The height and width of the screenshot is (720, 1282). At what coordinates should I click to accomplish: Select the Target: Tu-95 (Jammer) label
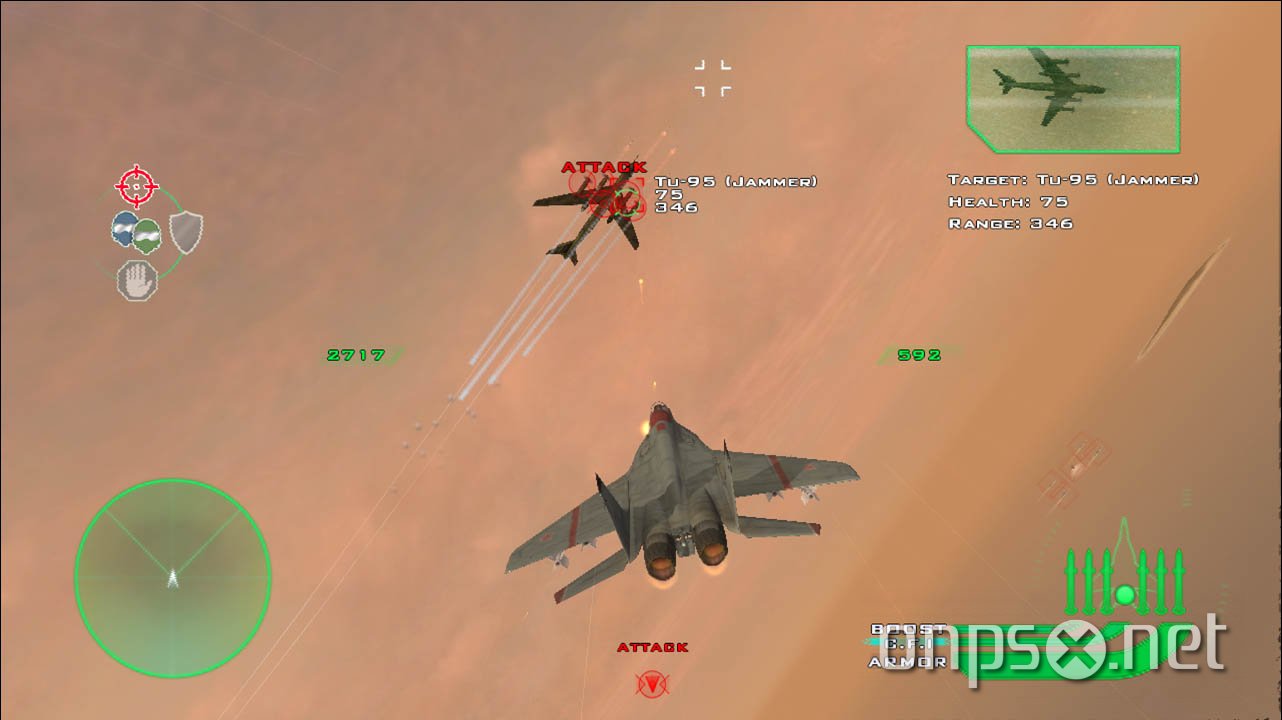[x=1073, y=178]
